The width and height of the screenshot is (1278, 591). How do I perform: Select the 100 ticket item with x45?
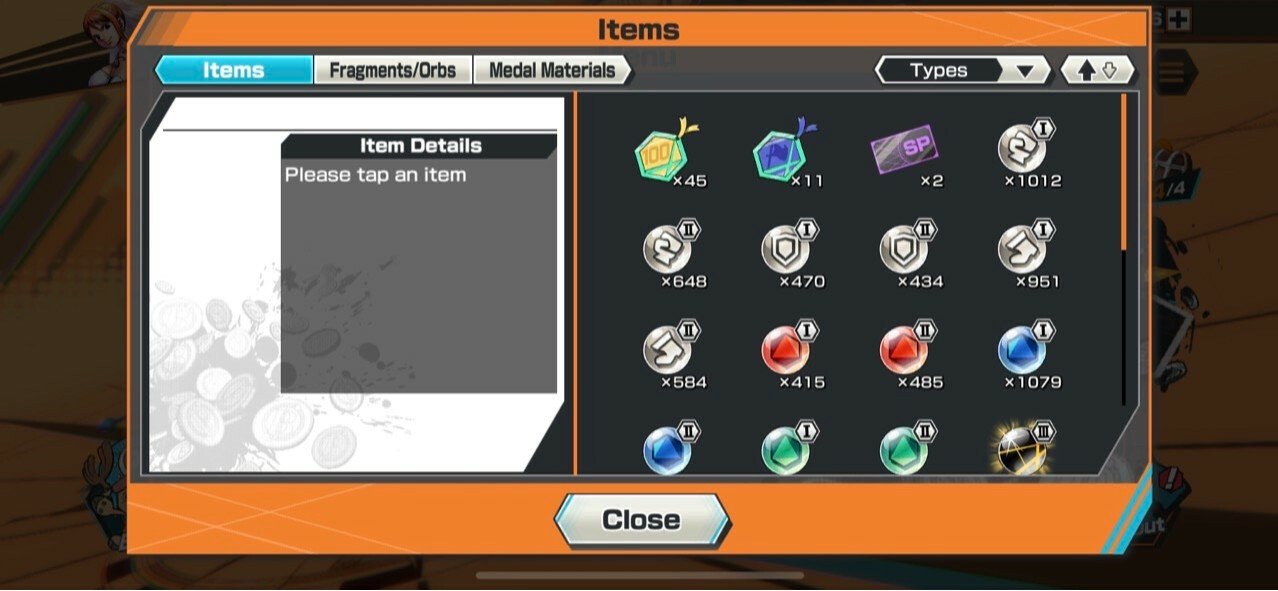click(665, 154)
